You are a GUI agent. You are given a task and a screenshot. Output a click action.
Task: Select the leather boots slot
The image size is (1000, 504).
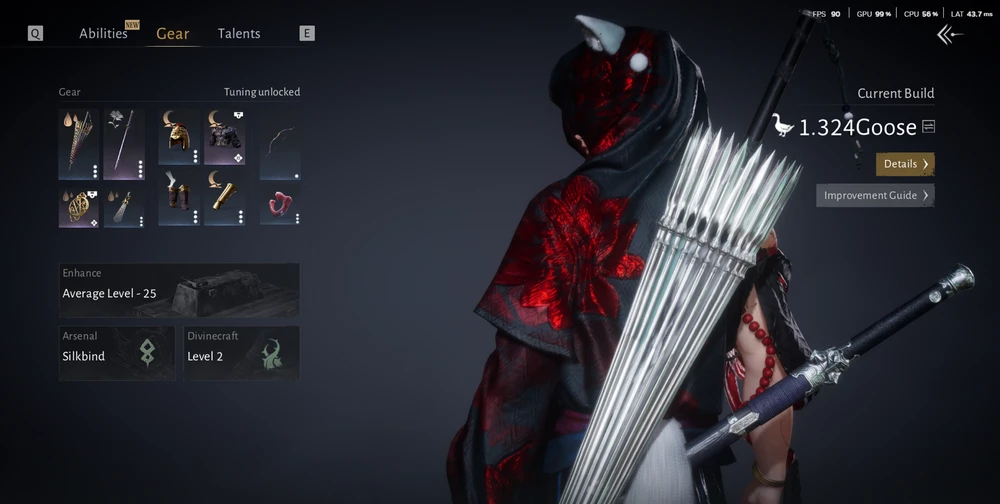tap(179, 198)
